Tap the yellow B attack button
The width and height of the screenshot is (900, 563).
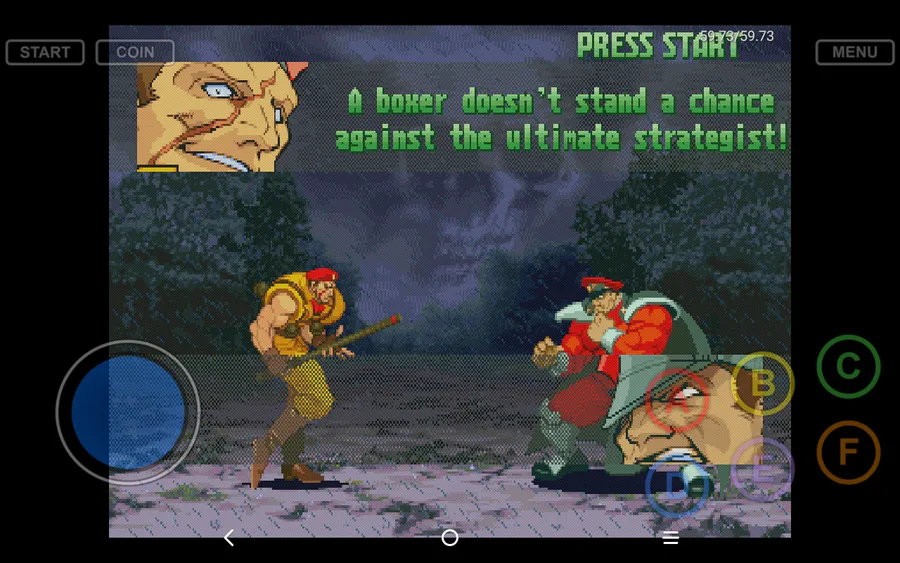pyautogui.click(x=762, y=383)
